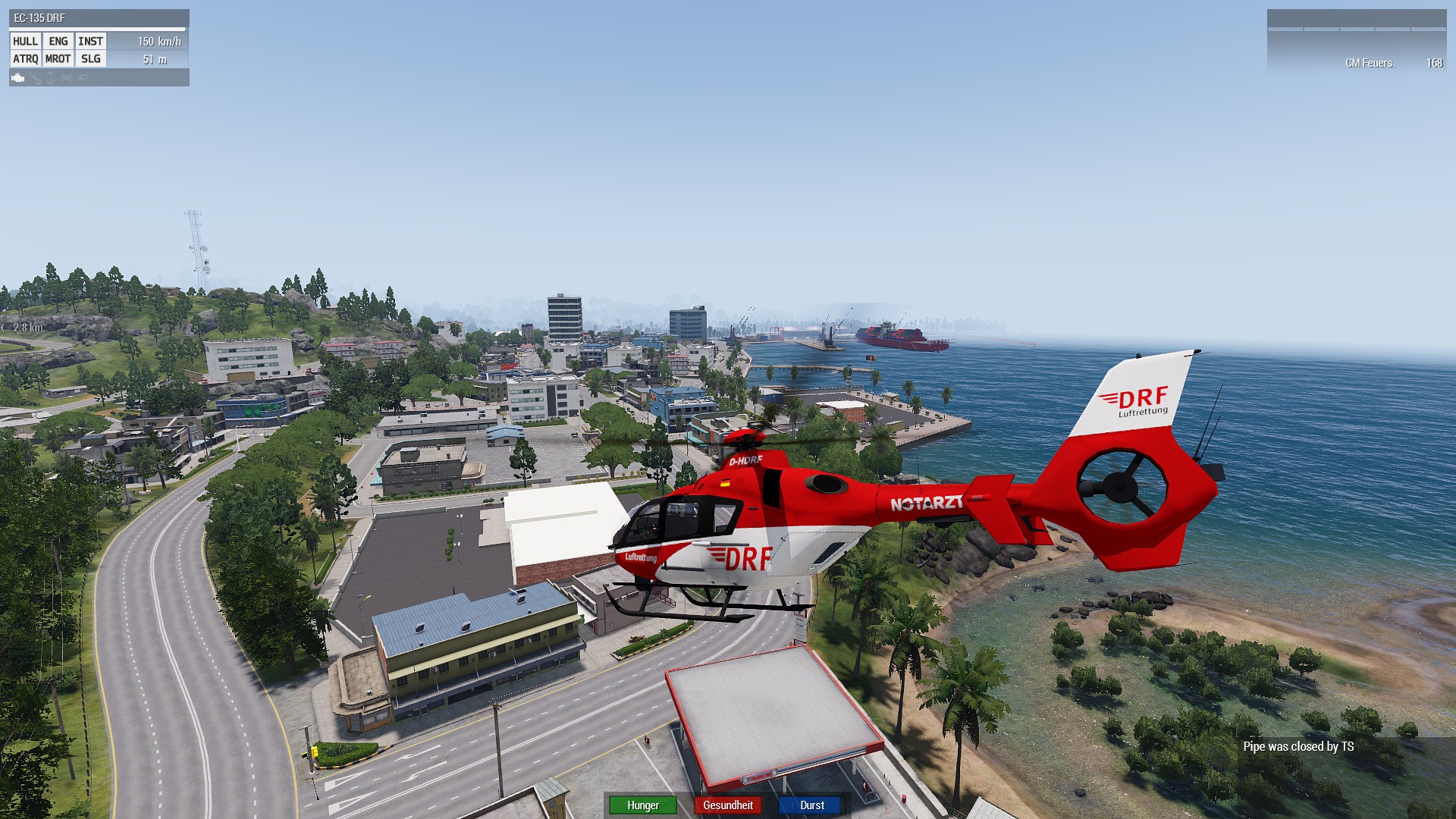Click the collision lights icon
The height and width of the screenshot is (819, 1456).
click(67, 78)
